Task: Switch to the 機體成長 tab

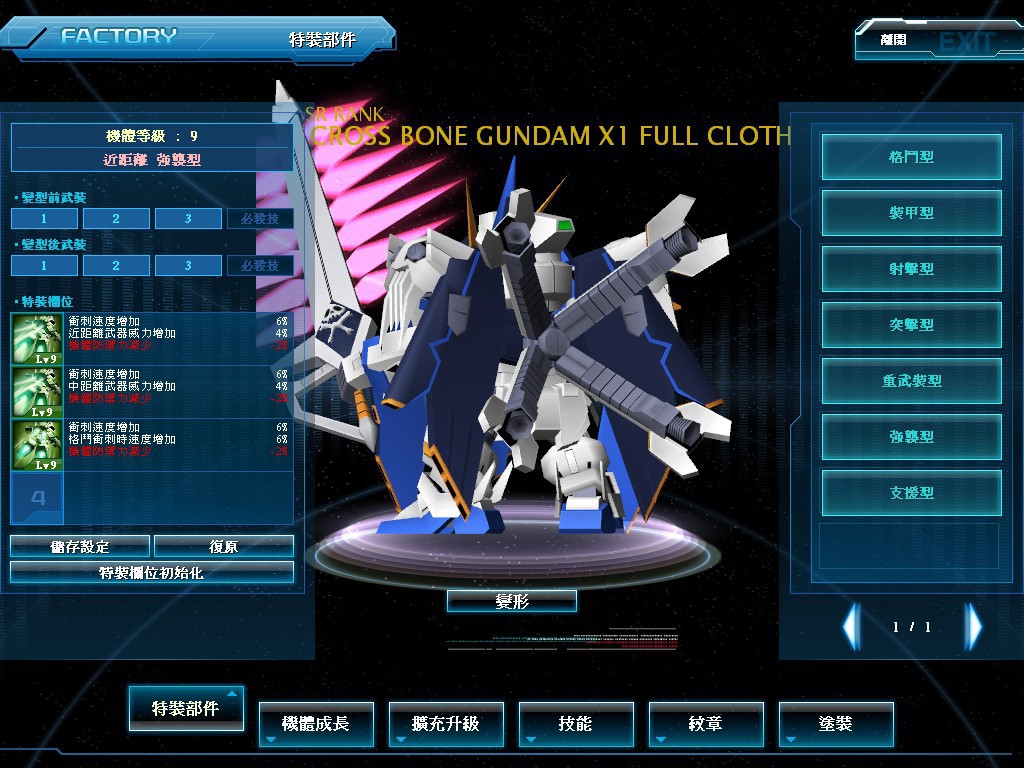Action: pos(316,723)
